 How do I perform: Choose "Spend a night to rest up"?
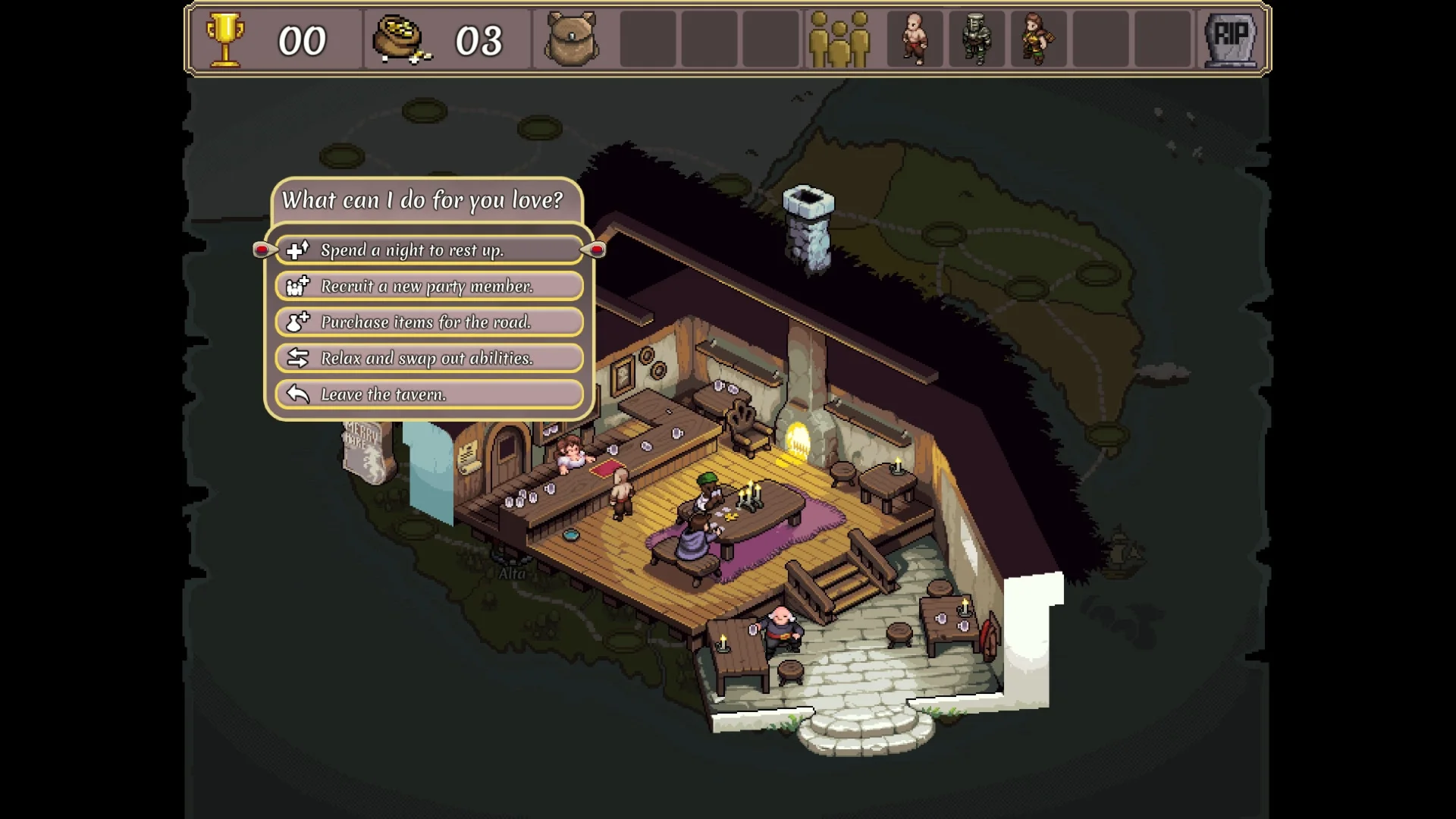429,250
